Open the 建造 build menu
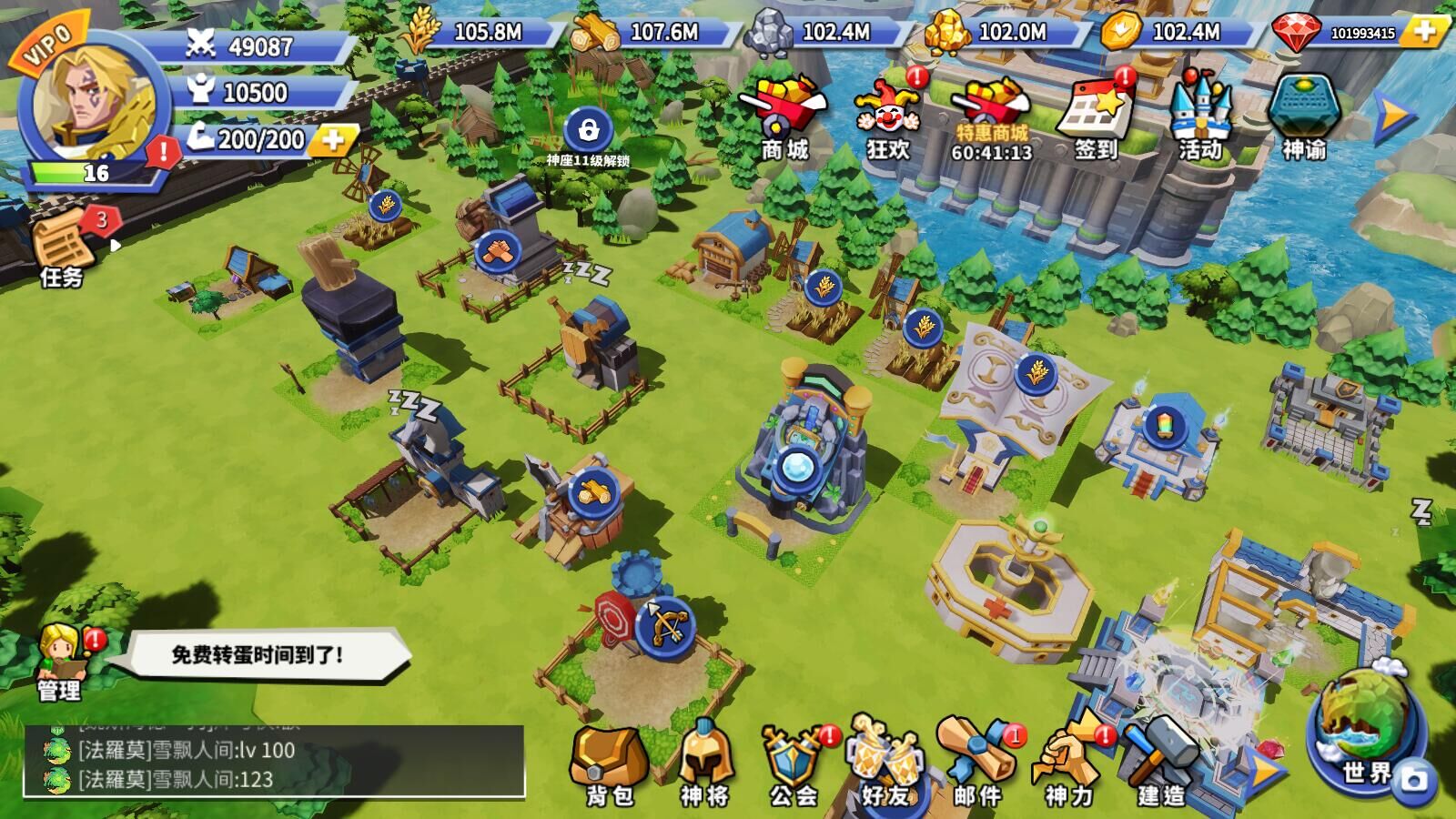Viewport: 1456px width, 819px height. 1161,764
